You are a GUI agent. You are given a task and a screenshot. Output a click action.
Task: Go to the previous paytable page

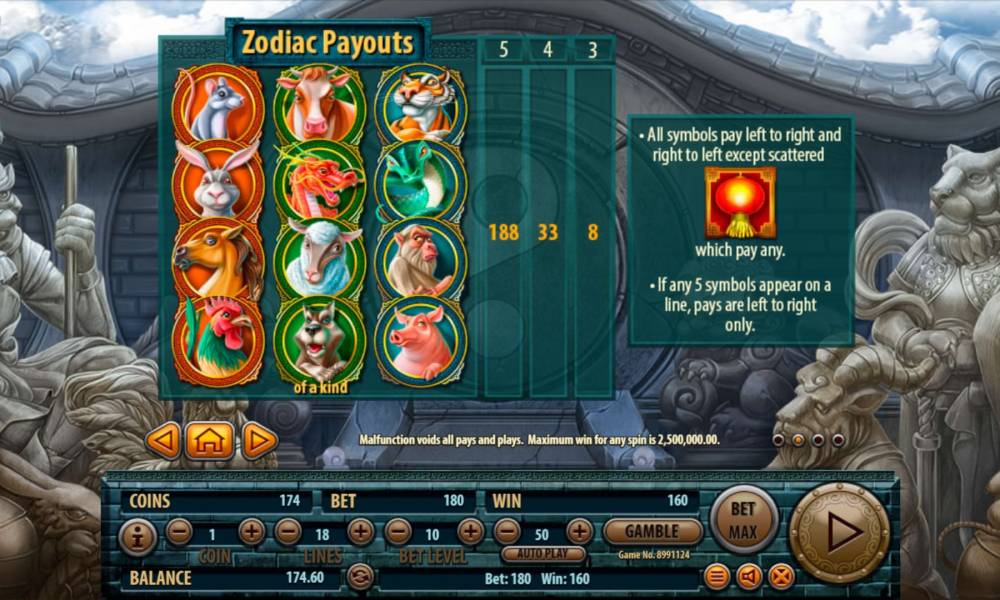(163, 440)
